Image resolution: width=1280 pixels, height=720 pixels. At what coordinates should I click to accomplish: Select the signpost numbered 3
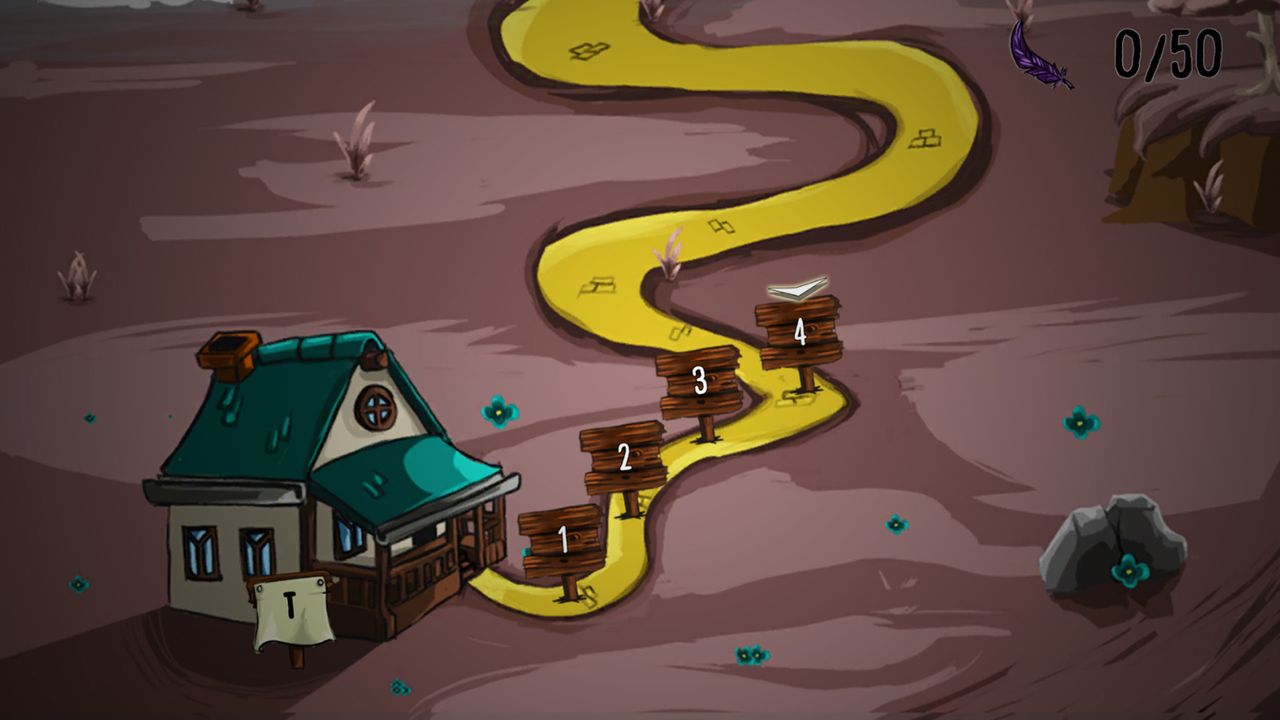700,380
